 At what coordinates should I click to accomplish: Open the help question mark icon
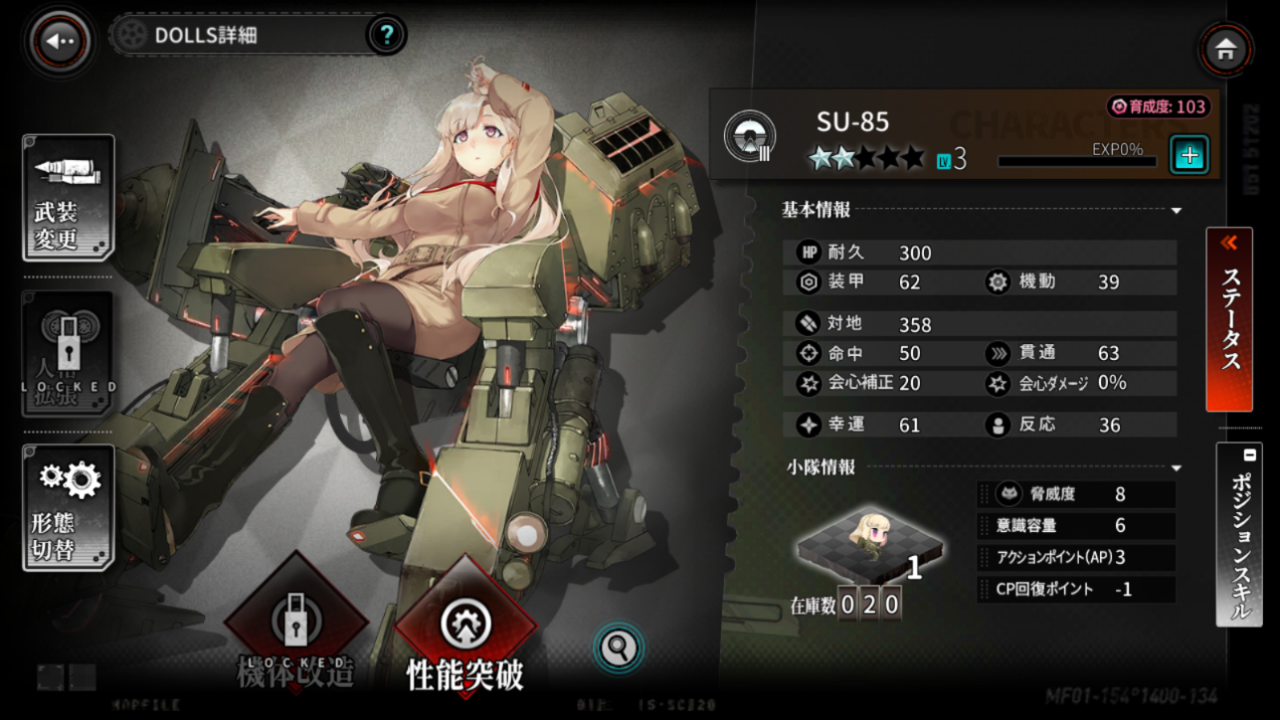click(387, 37)
